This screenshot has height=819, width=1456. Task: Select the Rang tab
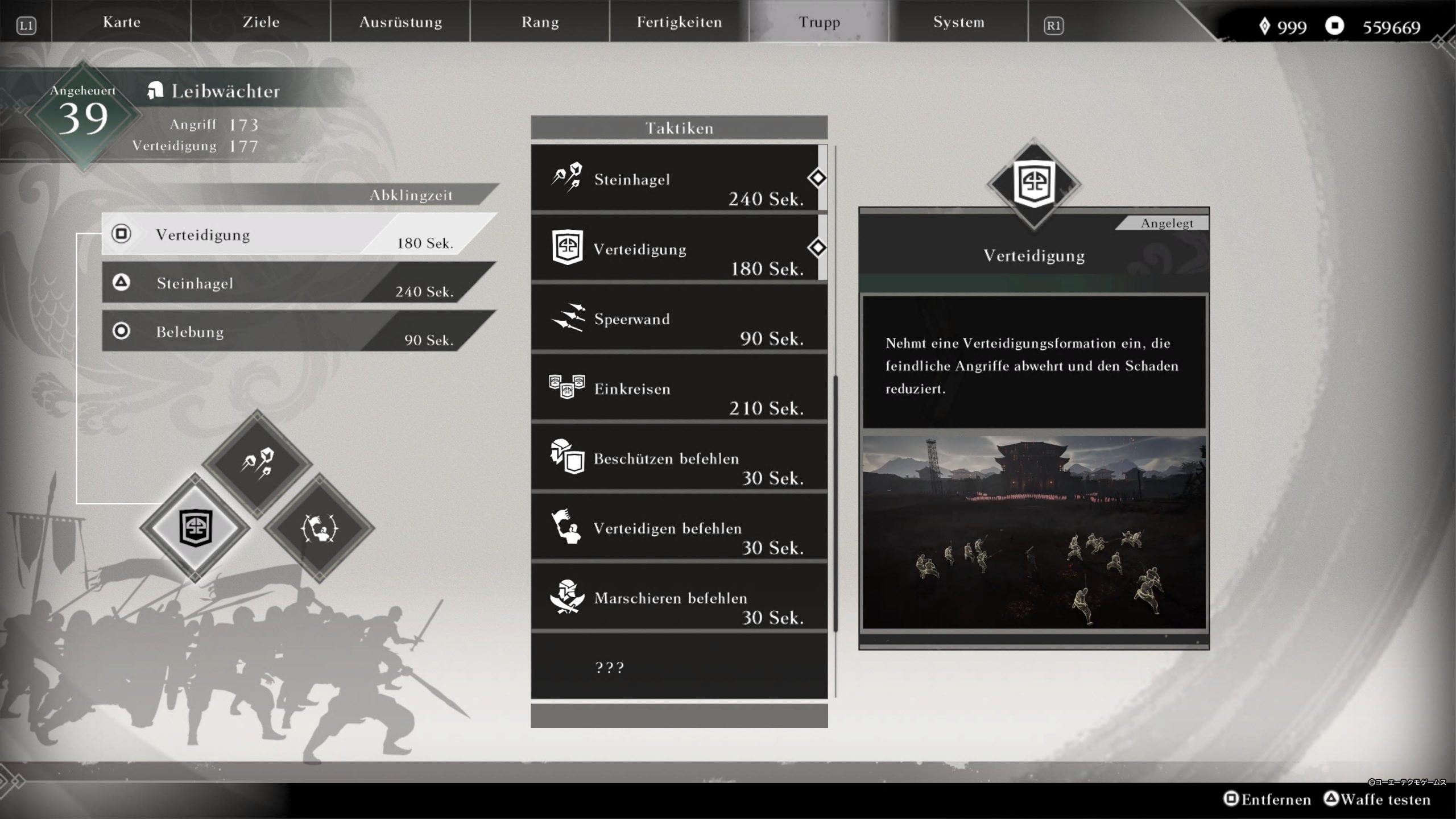point(540,22)
